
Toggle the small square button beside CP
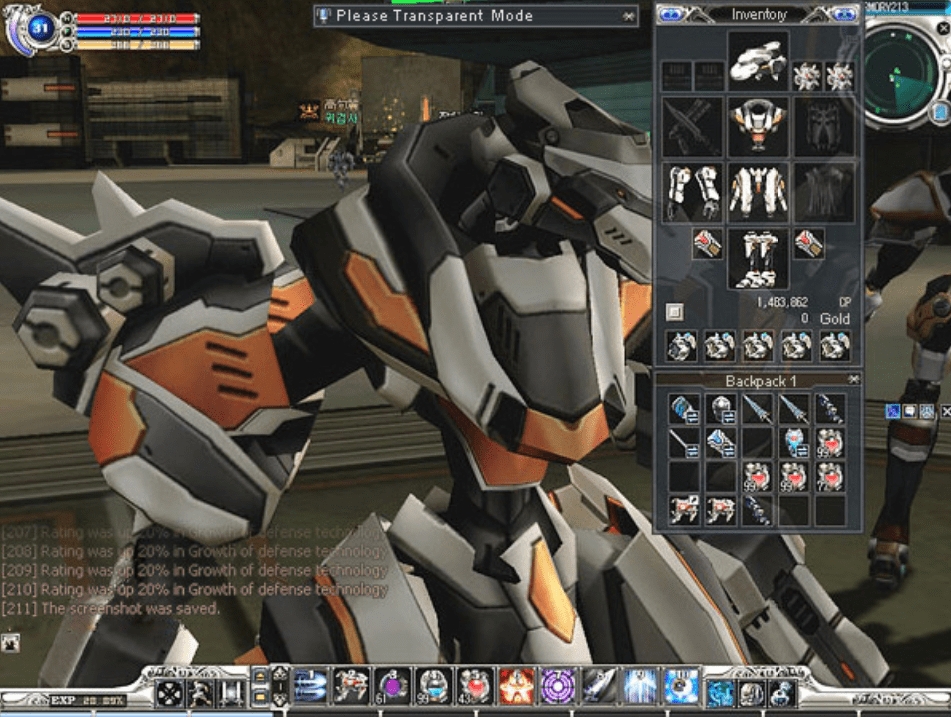click(x=675, y=311)
